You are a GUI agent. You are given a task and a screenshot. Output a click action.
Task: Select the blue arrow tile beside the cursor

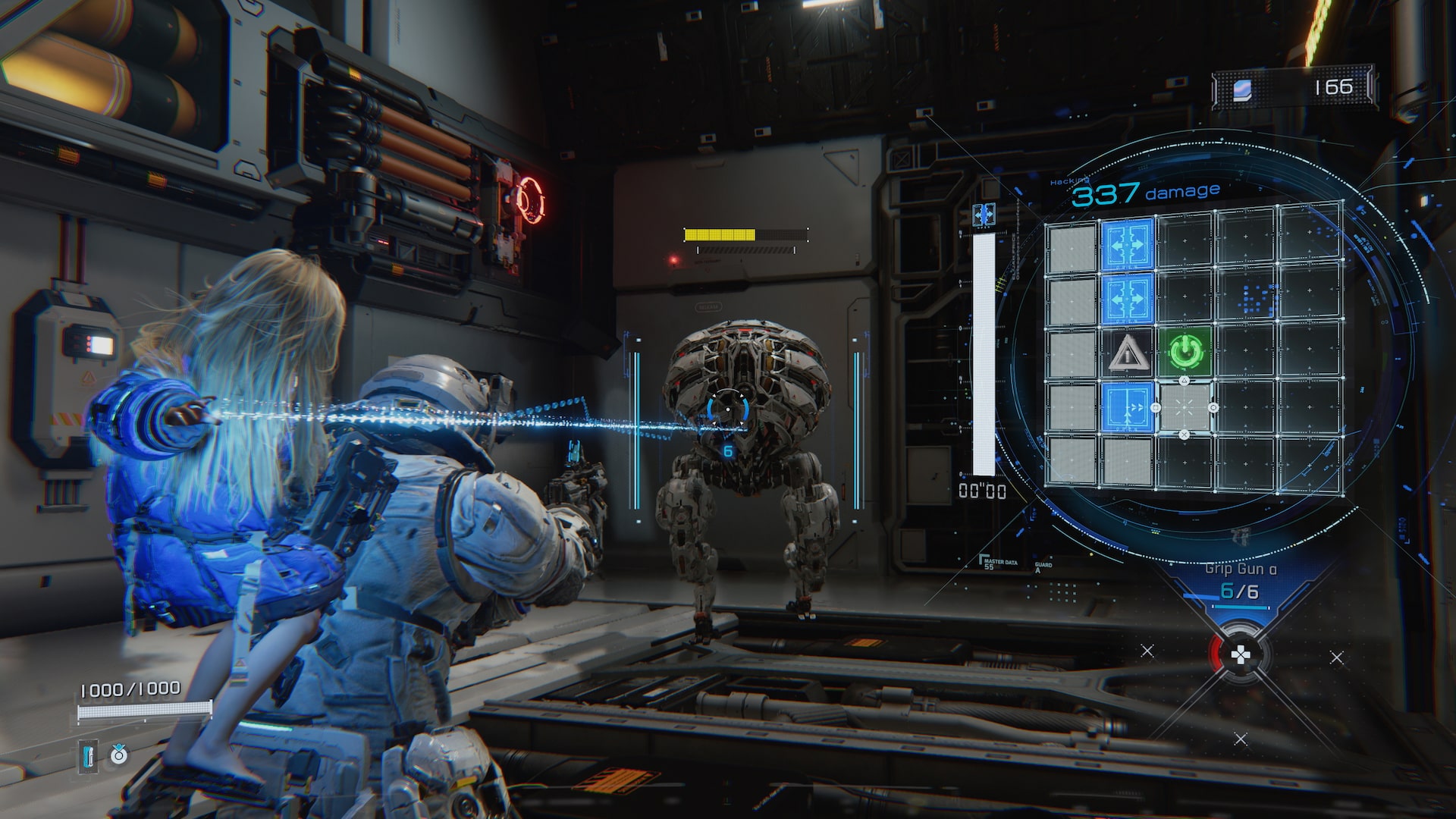[1128, 407]
